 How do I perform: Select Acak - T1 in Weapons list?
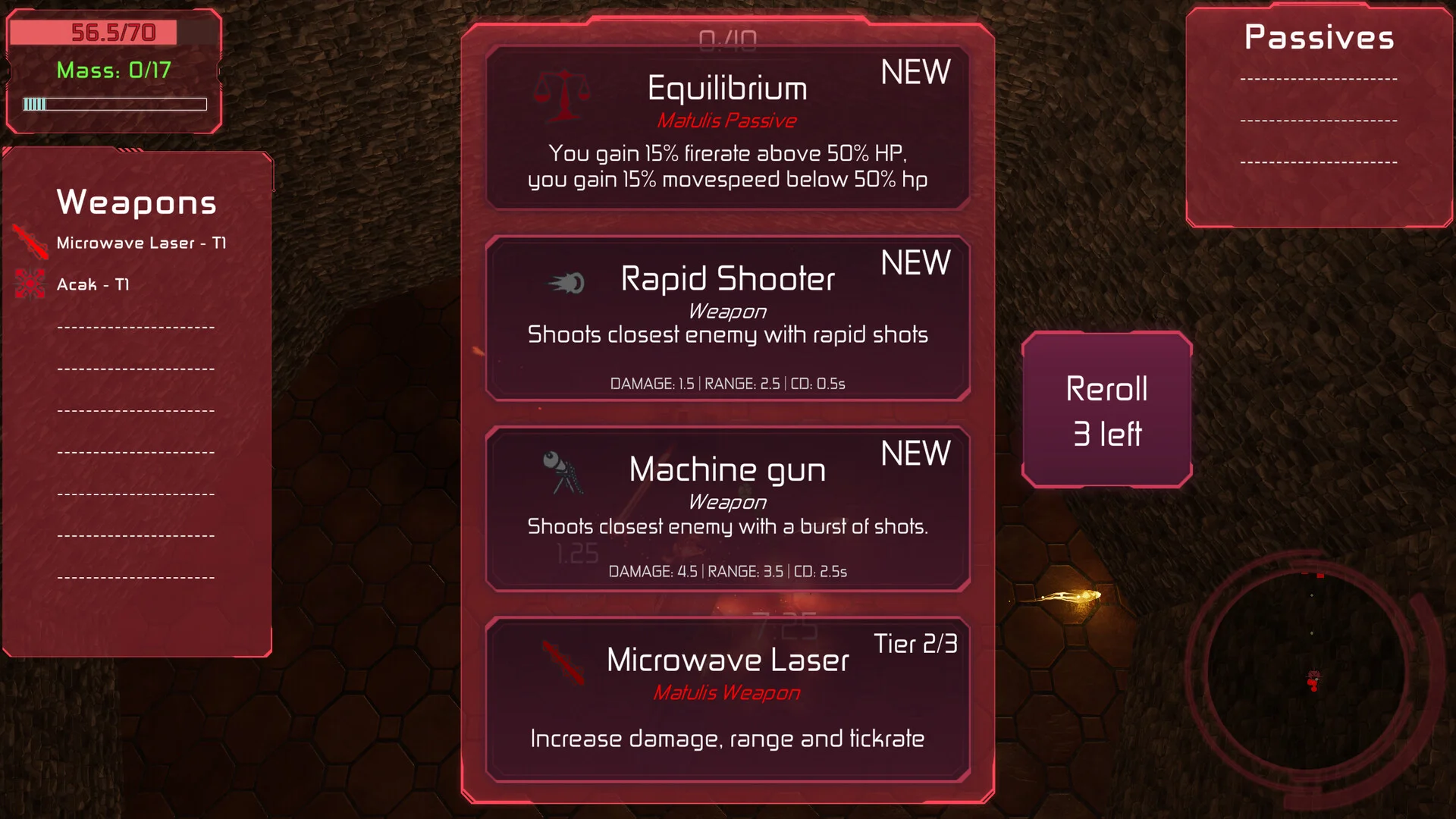(x=93, y=285)
